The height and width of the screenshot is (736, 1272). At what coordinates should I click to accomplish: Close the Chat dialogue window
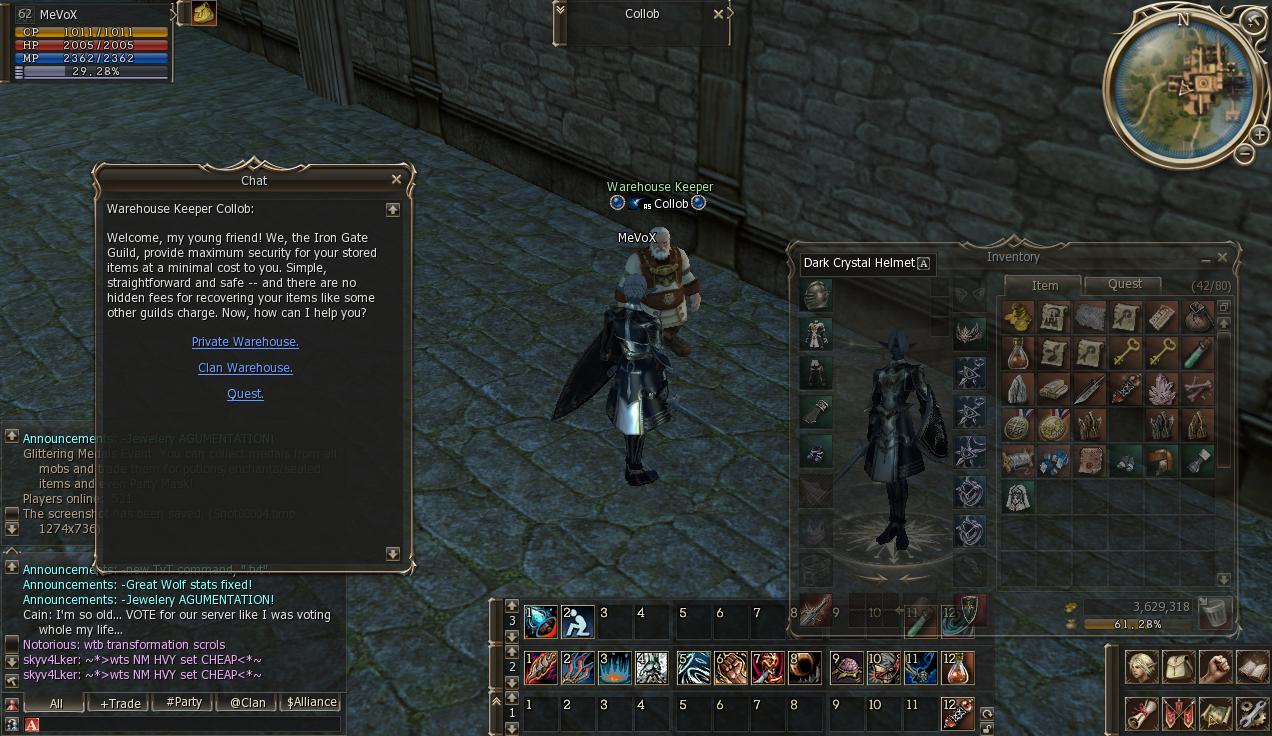396,180
